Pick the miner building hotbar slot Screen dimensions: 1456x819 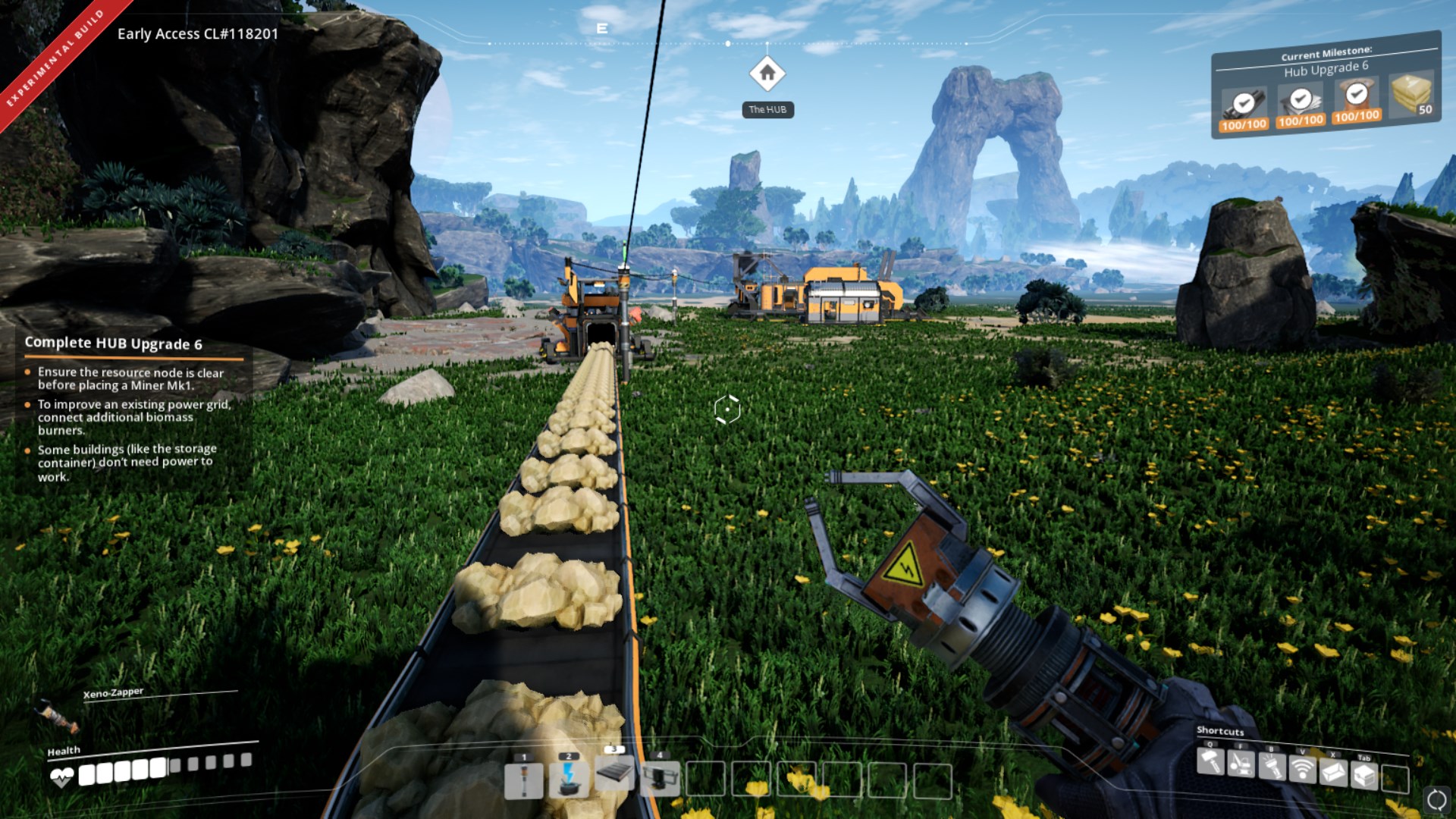pos(660,779)
